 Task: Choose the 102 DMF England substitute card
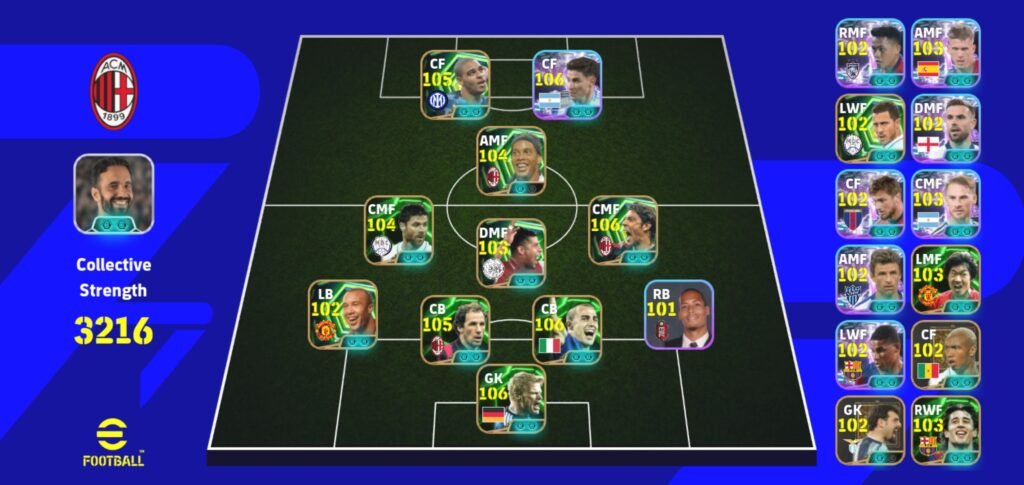click(x=946, y=128)
